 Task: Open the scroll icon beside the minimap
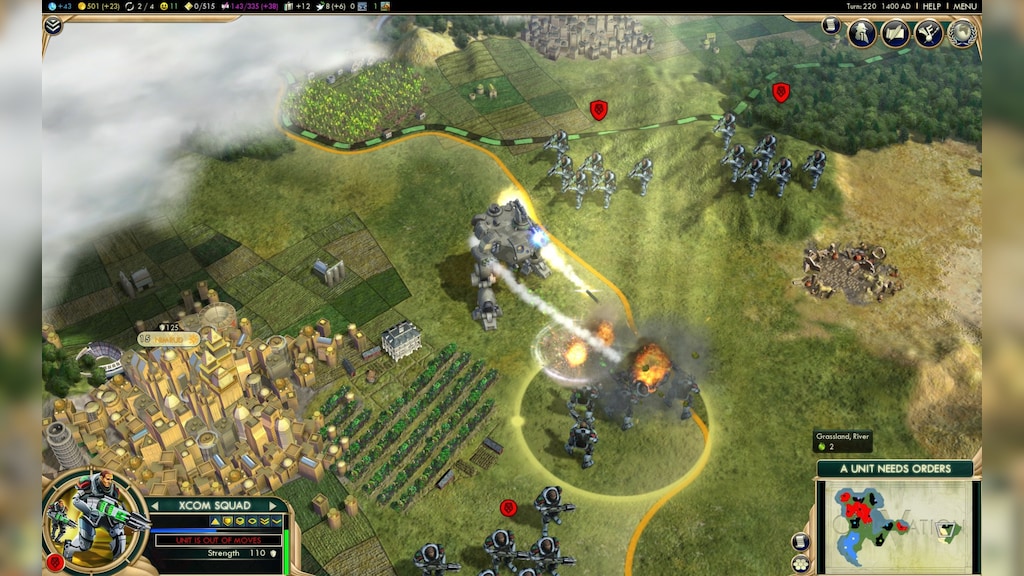[x=800, y=541]
